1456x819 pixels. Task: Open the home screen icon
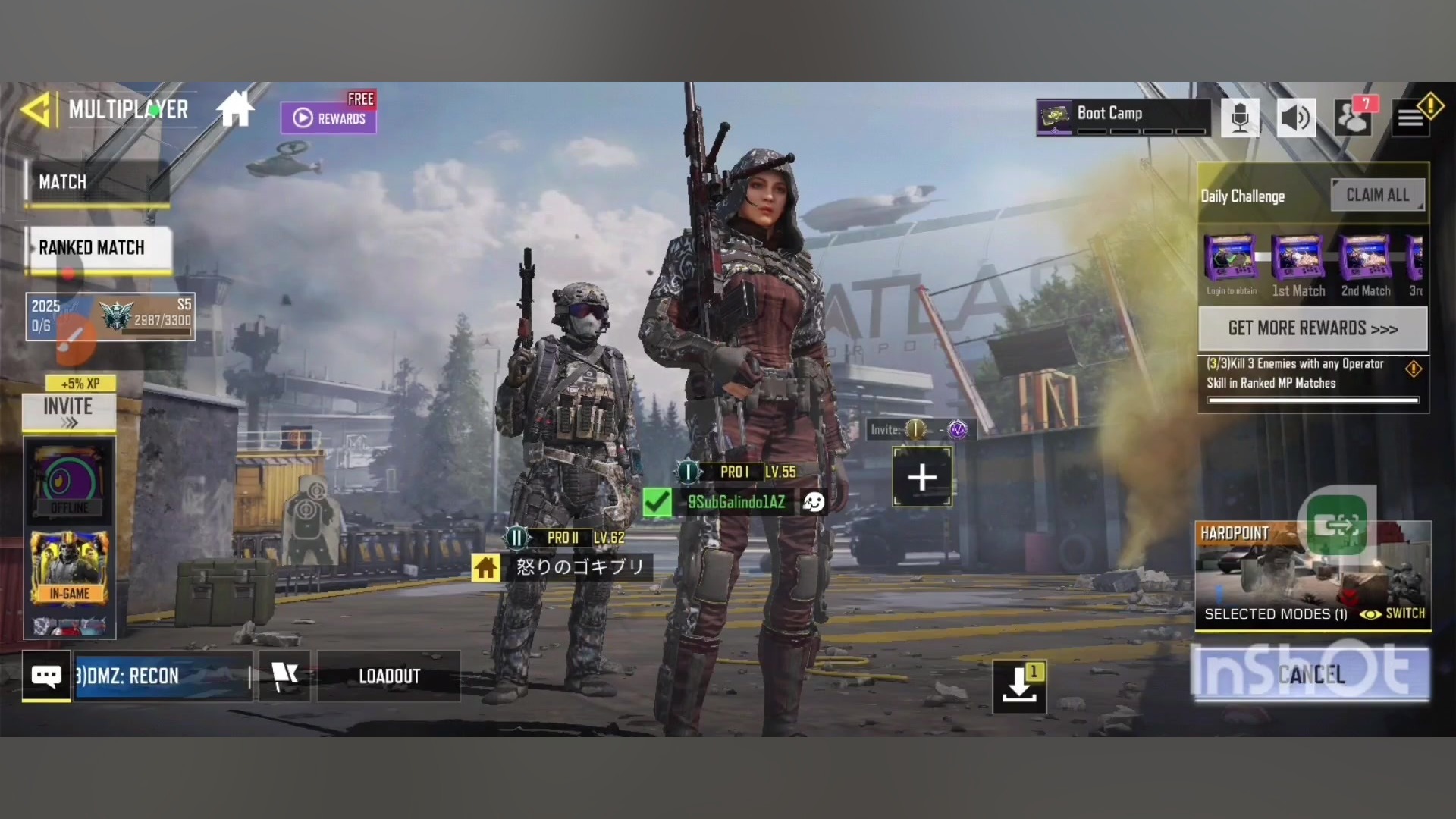click(235, 110)
